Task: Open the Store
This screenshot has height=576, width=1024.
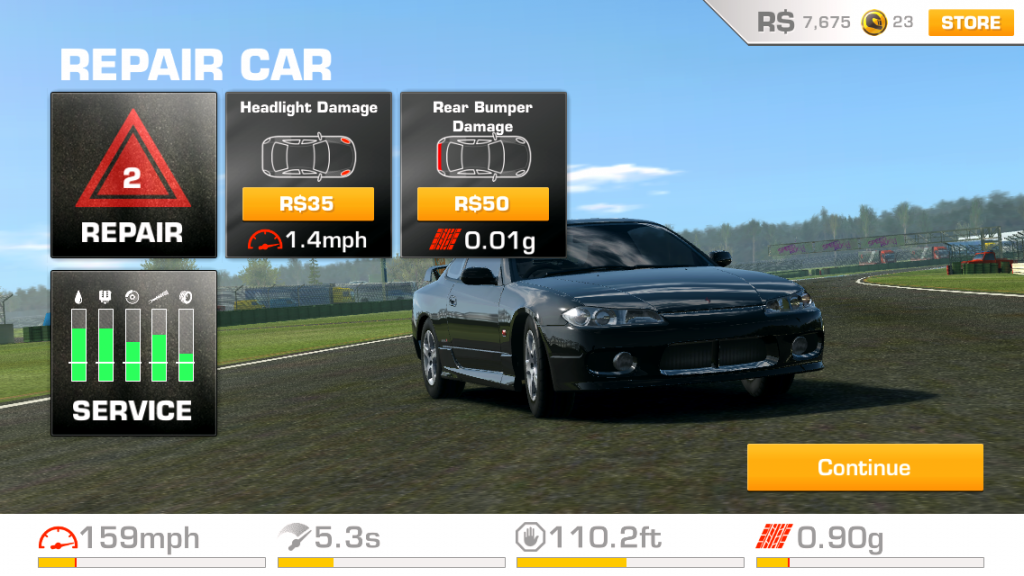Action: pos(969,22)
